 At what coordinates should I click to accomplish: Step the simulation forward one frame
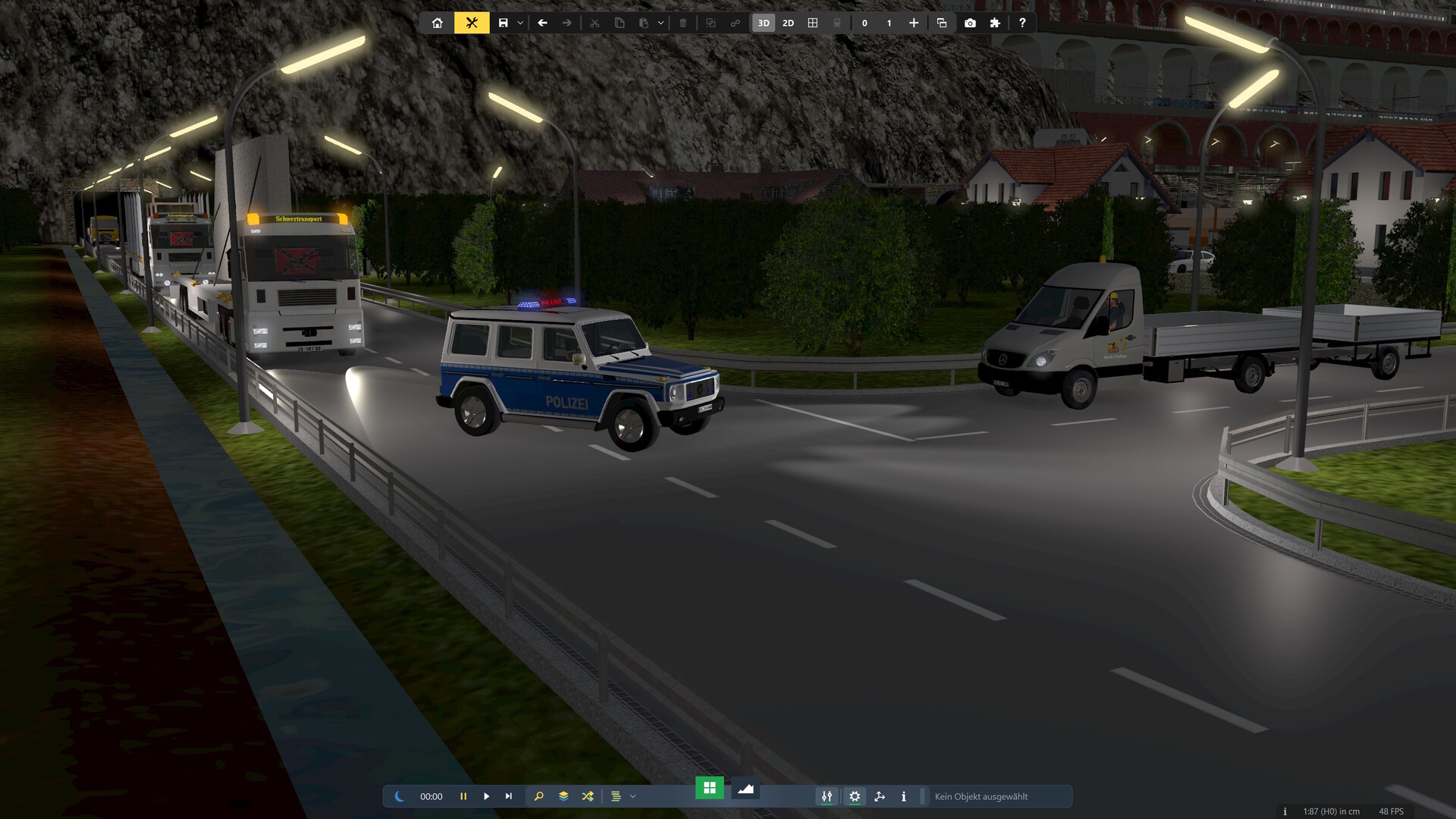[x=509, y=796]
